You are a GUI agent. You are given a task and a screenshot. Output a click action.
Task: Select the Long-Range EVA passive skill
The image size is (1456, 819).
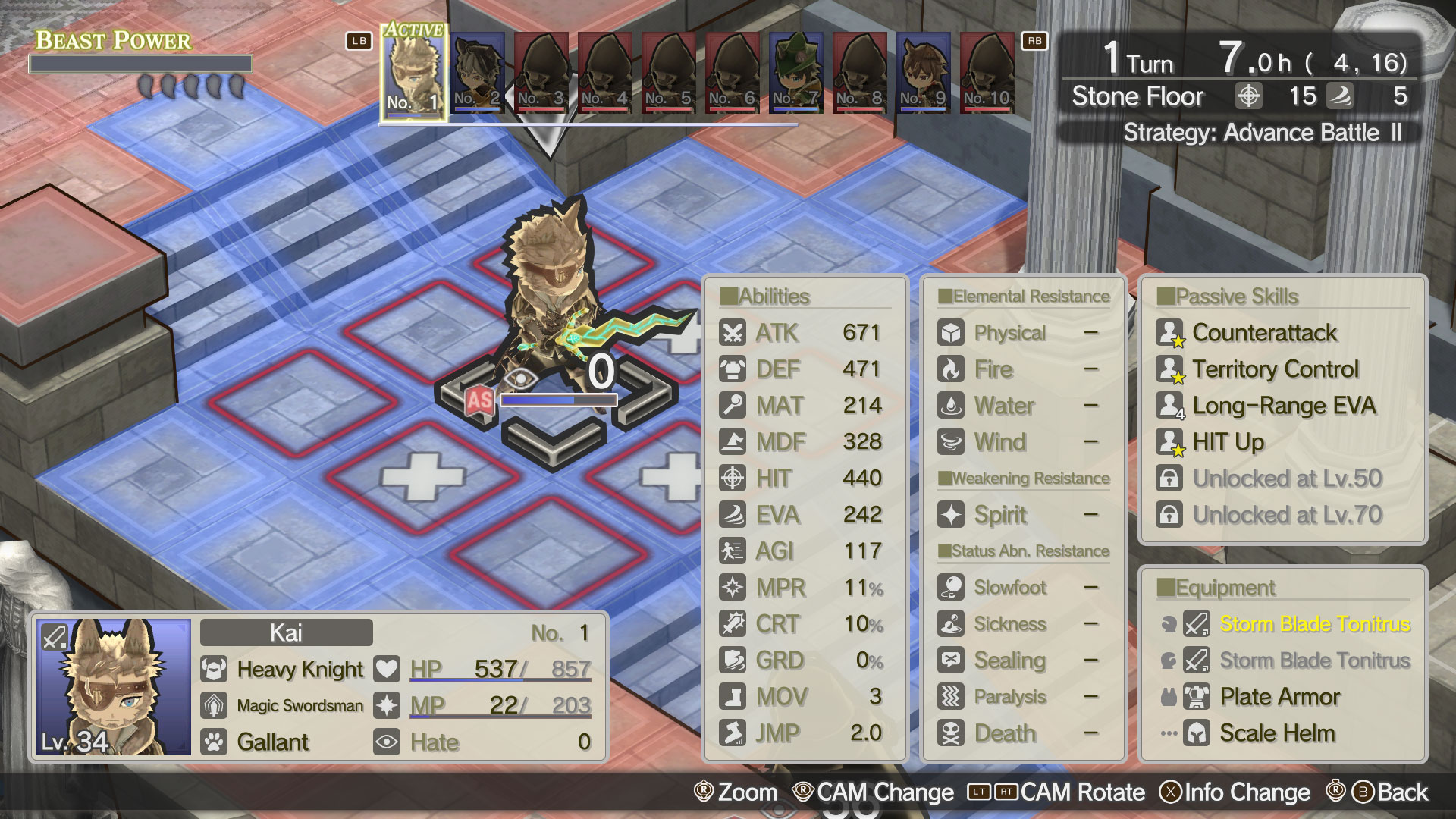pos(1283,406)
